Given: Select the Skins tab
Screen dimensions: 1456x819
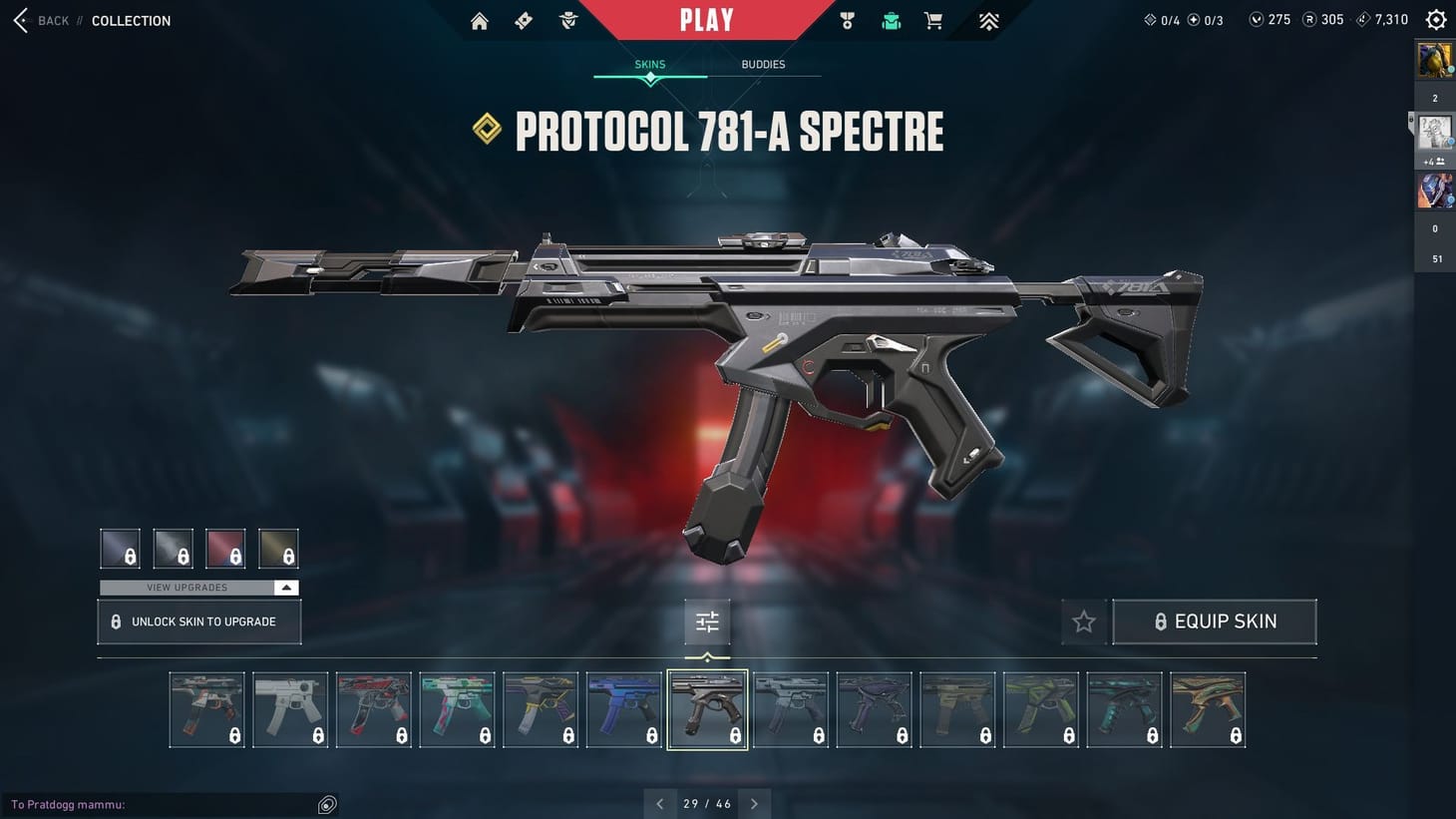Looking at the screenshot, I should coord(649,64).
